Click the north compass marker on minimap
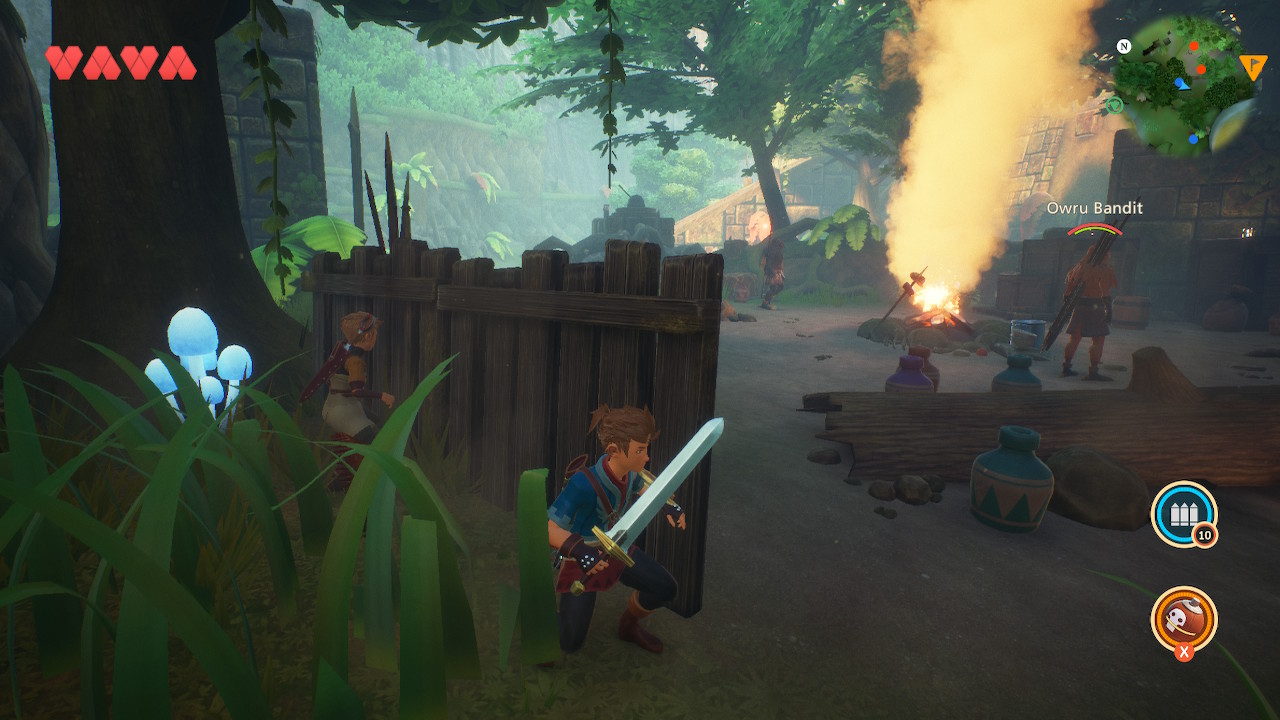1280x720 pixels. pyautogui.click(x=1124, y=46)
